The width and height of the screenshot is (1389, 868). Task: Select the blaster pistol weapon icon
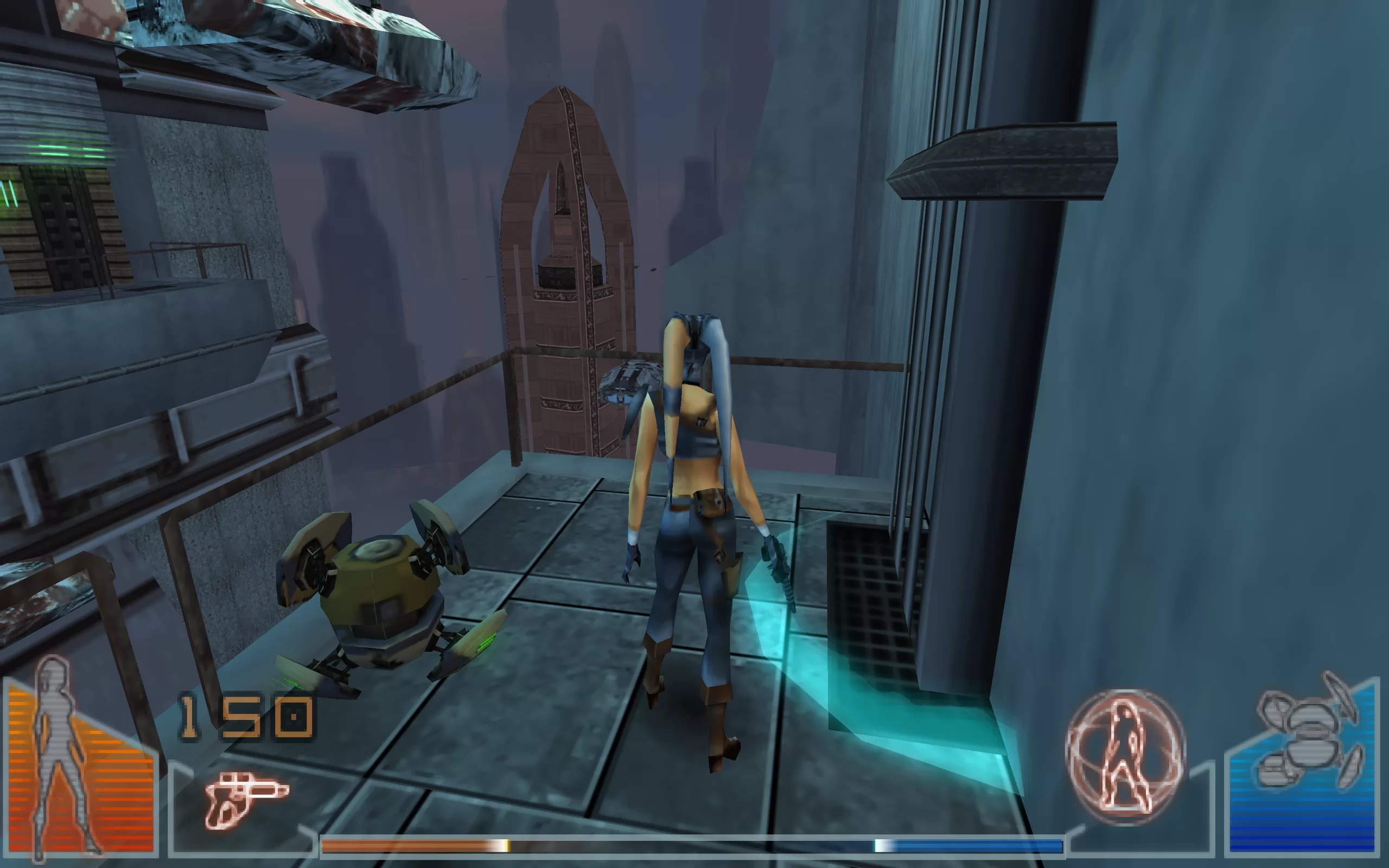[x=246, y=799]
